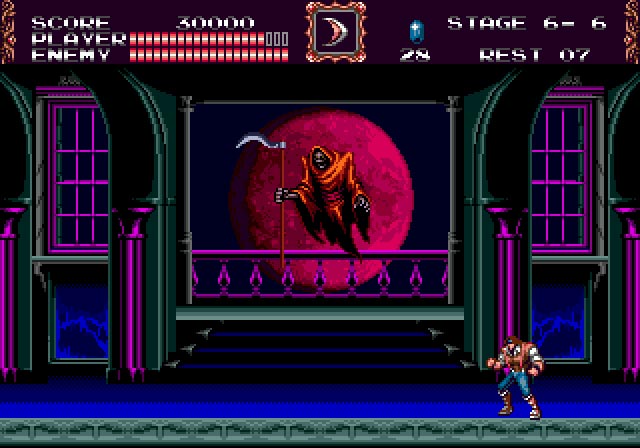
Task: Click the blue gem ammo icon
Action: pos(414,29)
